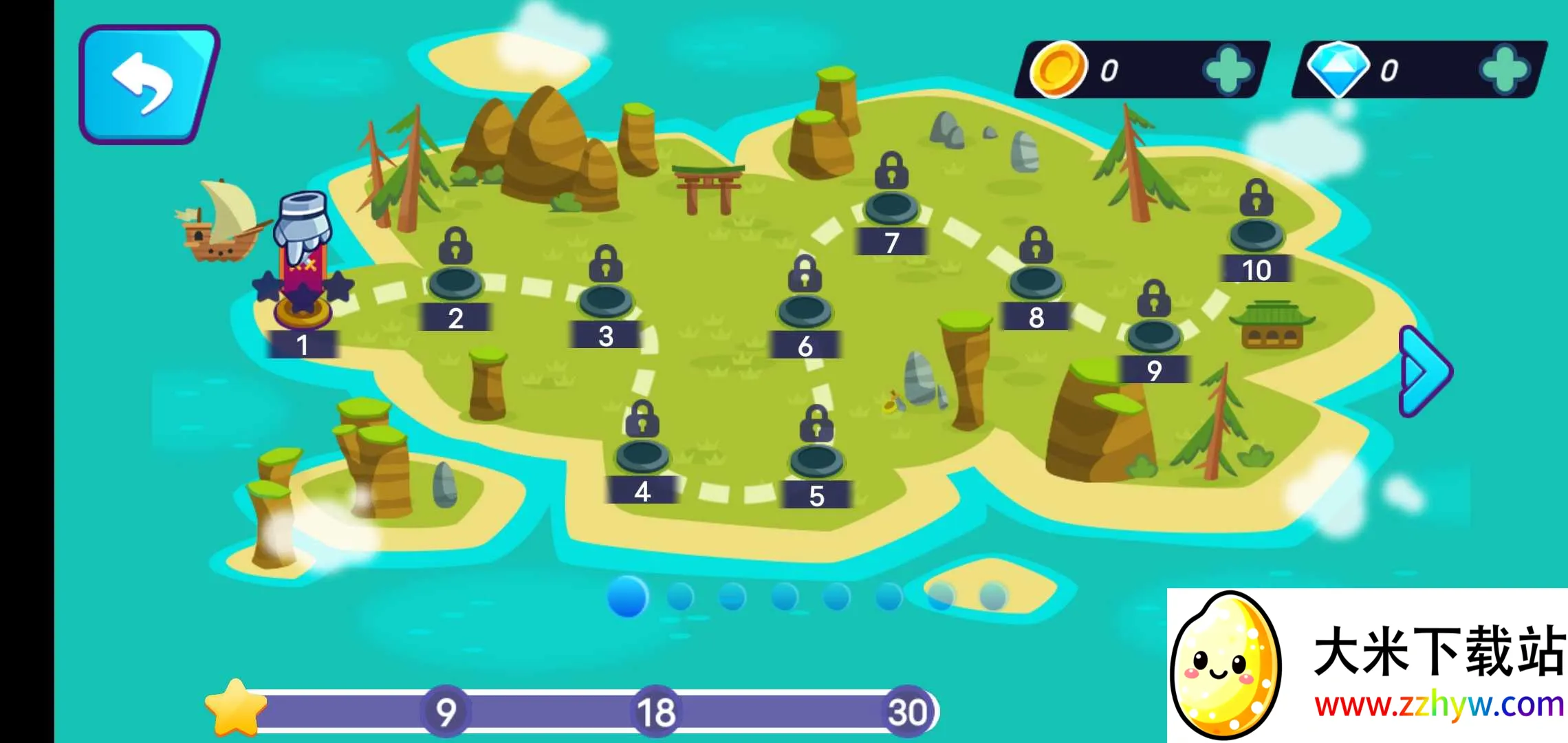This screenshot has width=1568, height=743.
Task: Click the 30-star reward milestone
Action: point(907,711)
